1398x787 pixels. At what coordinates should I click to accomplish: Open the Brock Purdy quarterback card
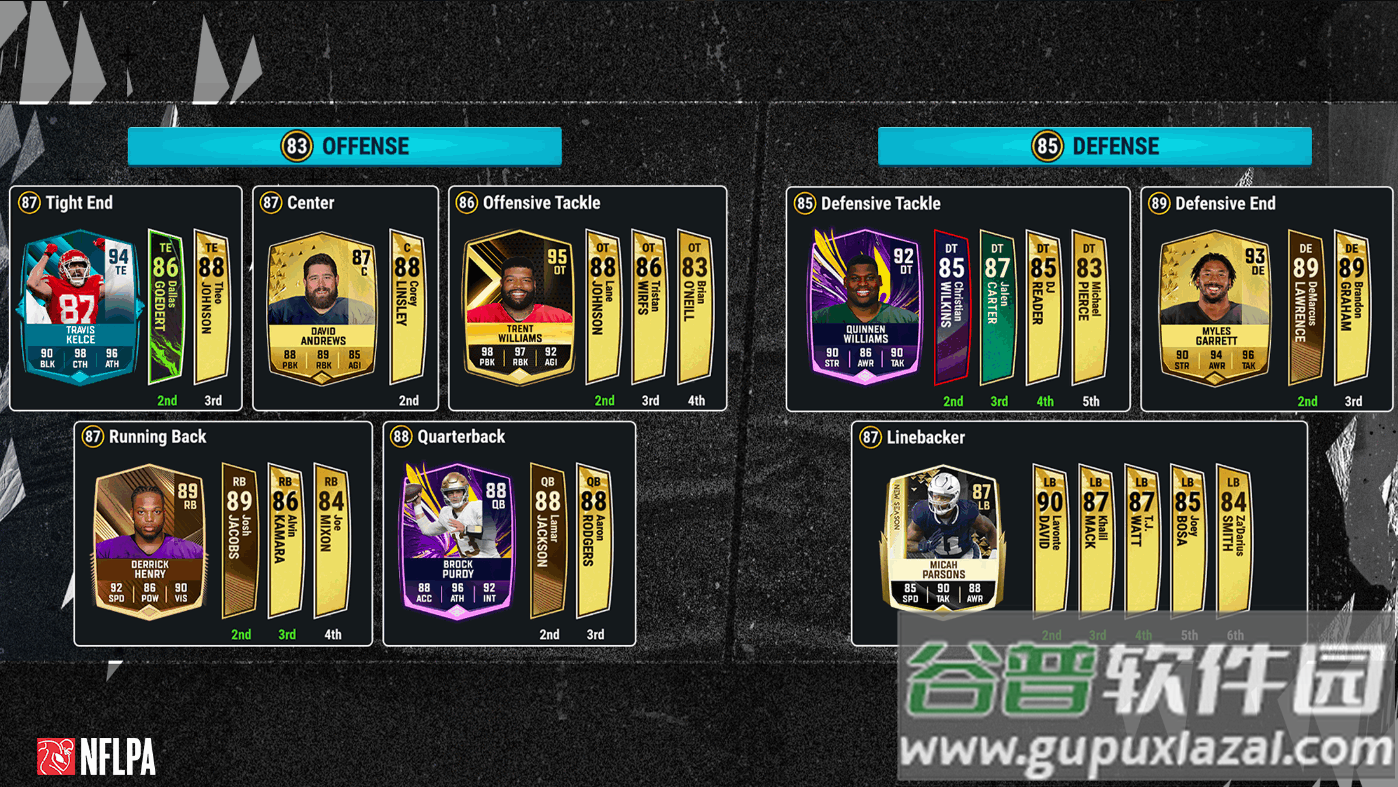tap(457, 541)
